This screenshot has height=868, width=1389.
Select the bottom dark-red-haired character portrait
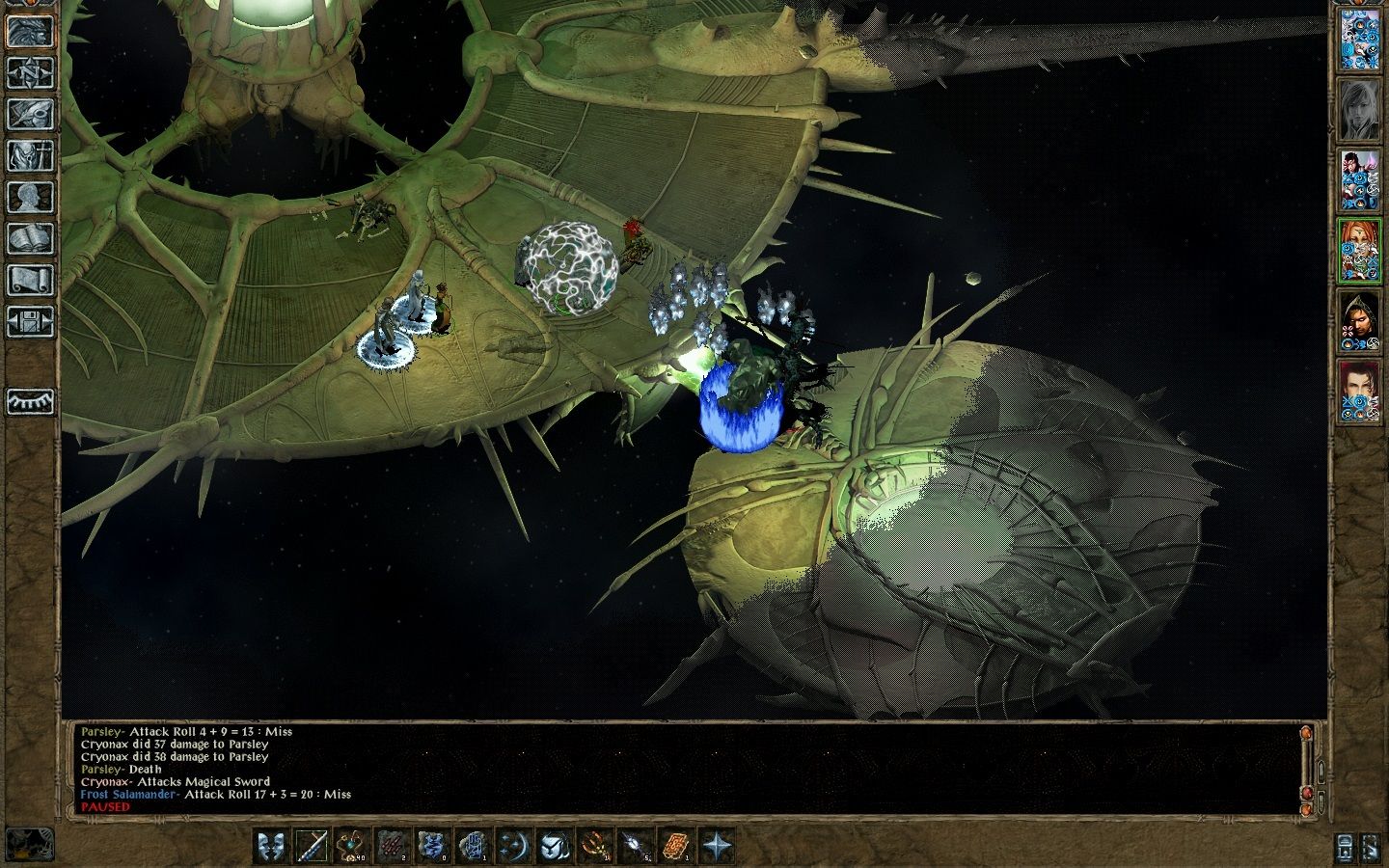tap(1360, 392)
